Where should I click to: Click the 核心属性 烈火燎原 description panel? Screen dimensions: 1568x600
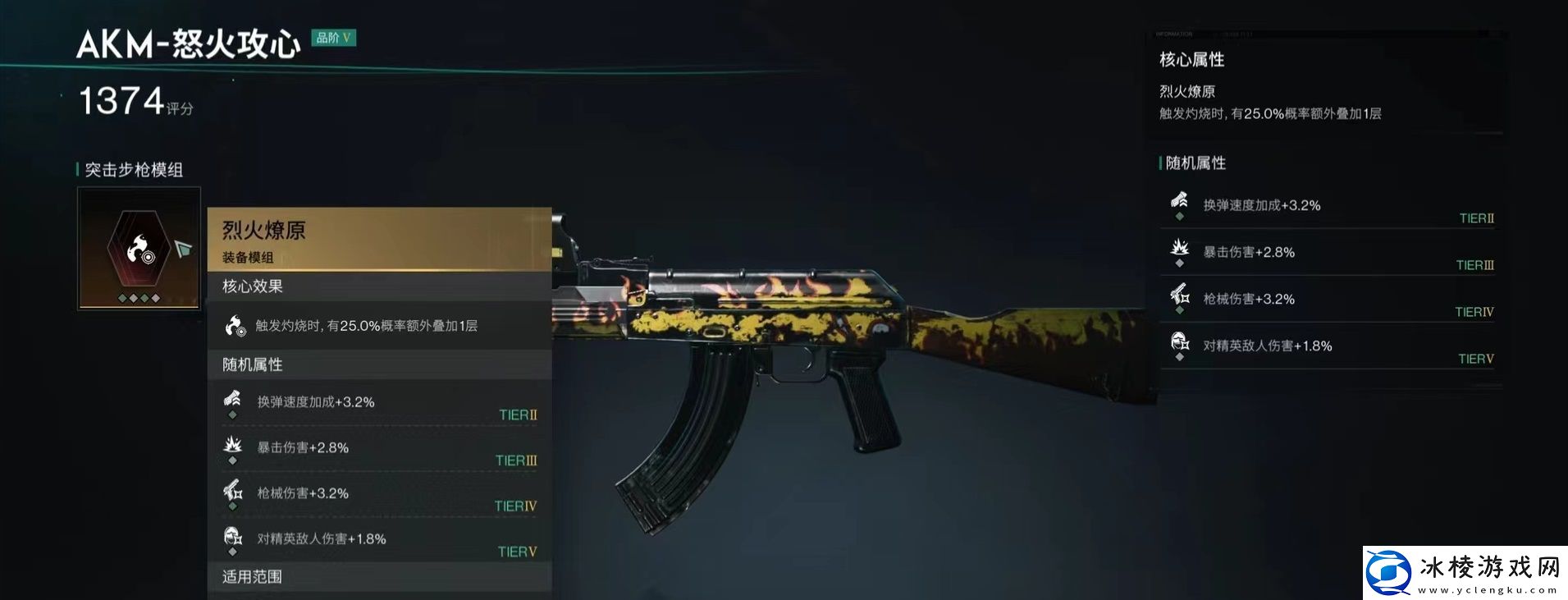1328,90
